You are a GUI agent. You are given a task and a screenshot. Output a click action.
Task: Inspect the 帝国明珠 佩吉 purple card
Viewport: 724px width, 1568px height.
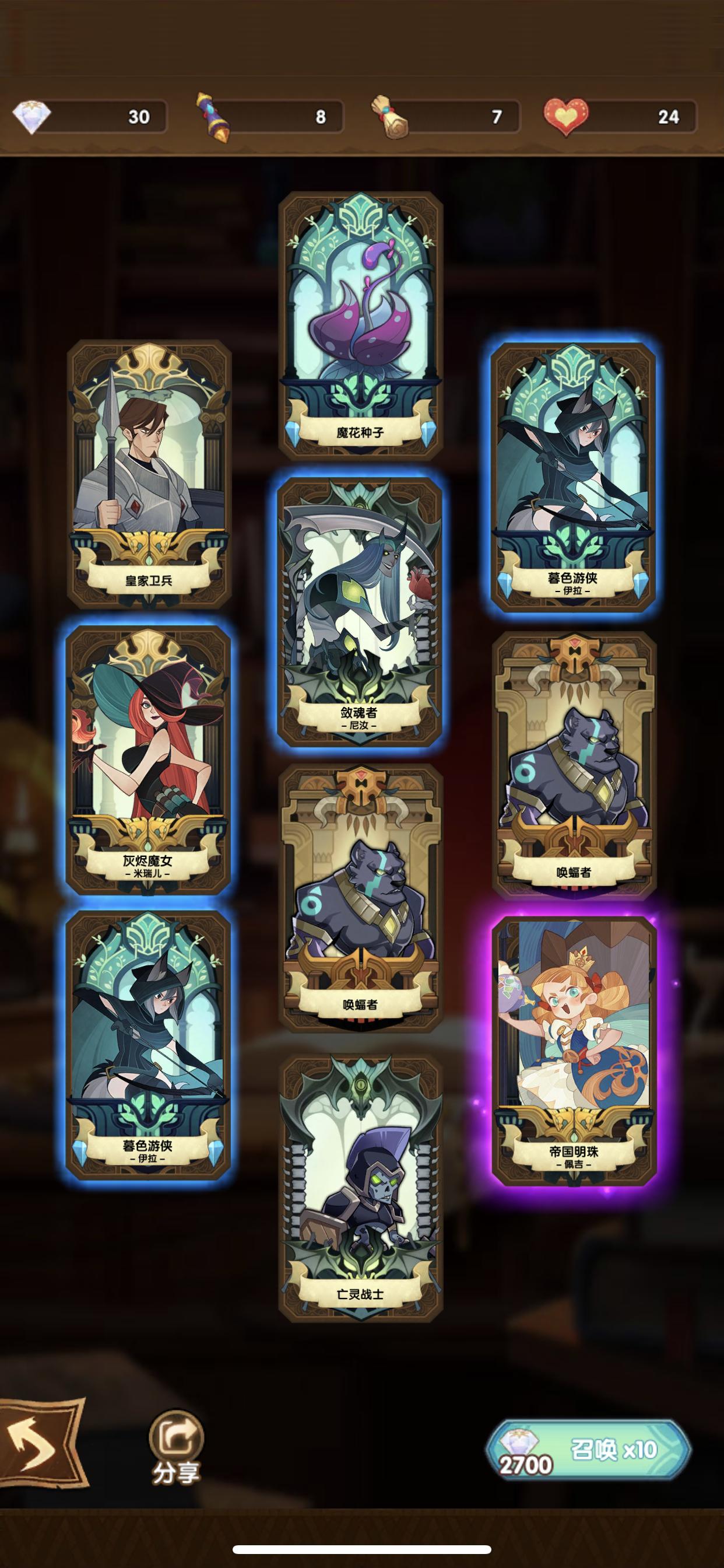(x=573, y=1049)
